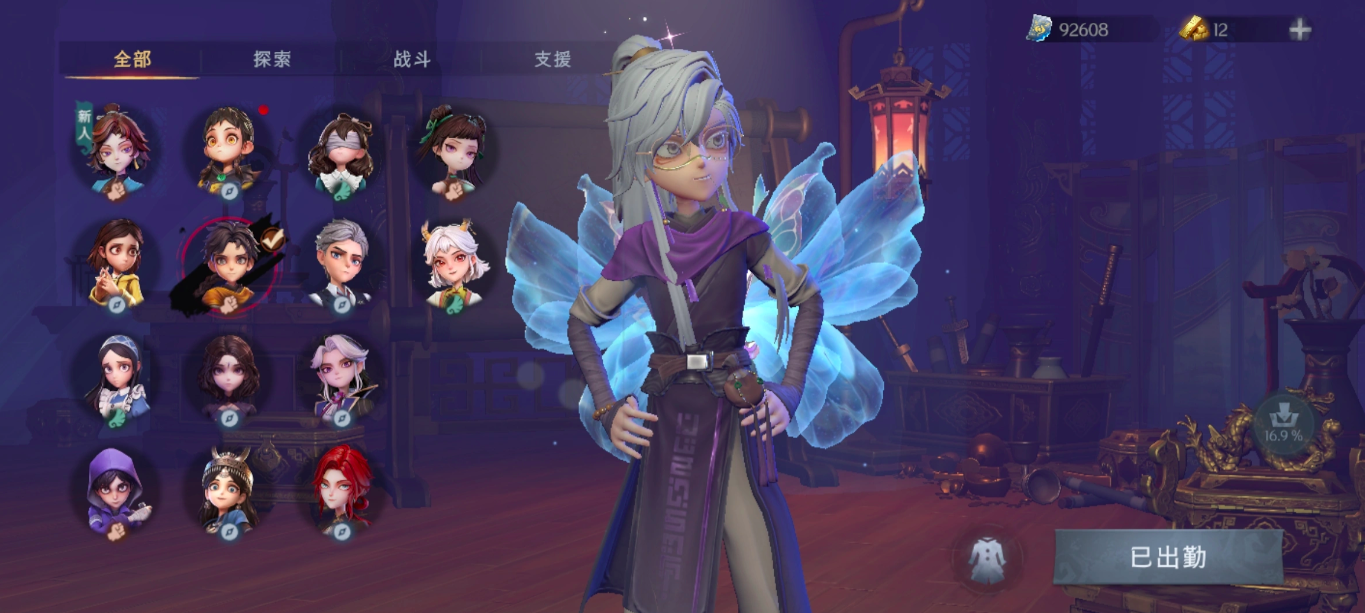Select the gray-haired man portrait
1365x613 pixels.
[x=342, y=262]
